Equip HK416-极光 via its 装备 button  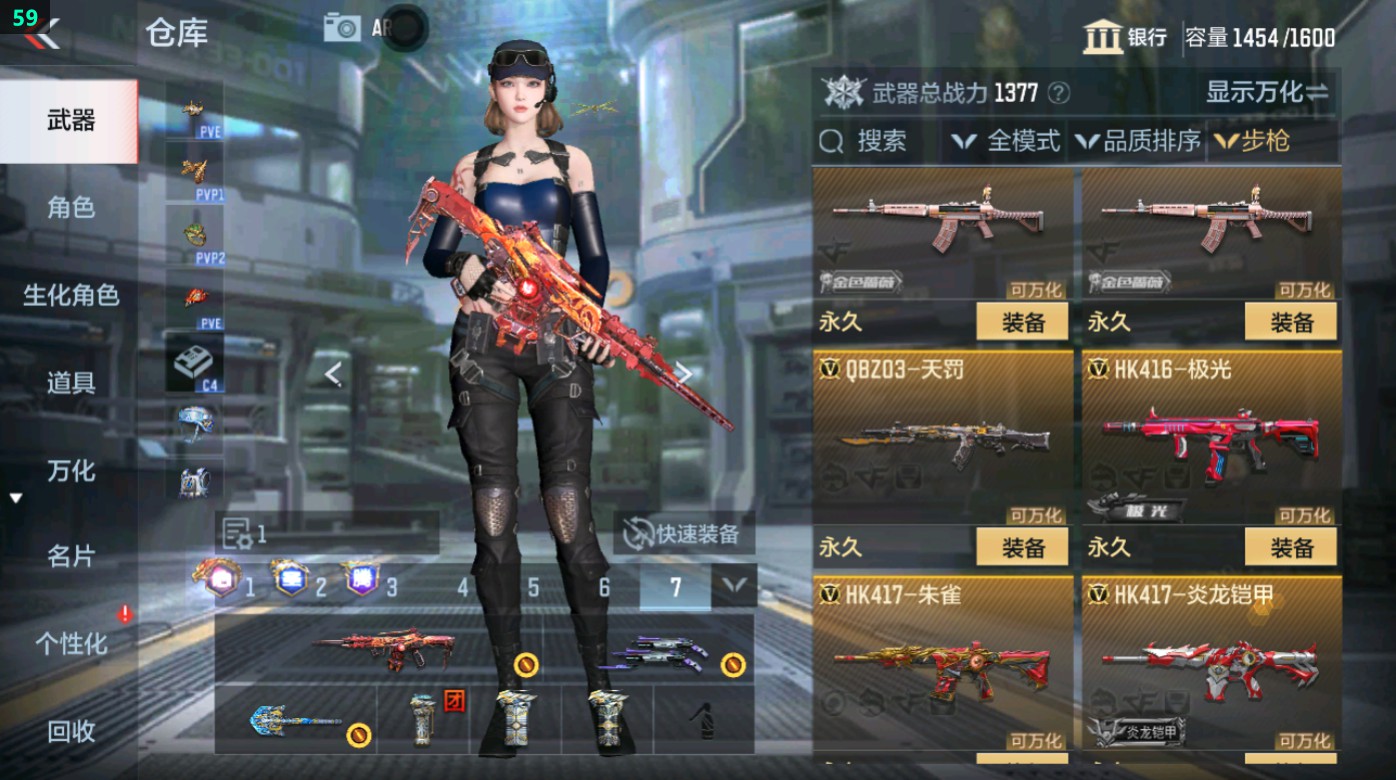[x=1291, y=547]
